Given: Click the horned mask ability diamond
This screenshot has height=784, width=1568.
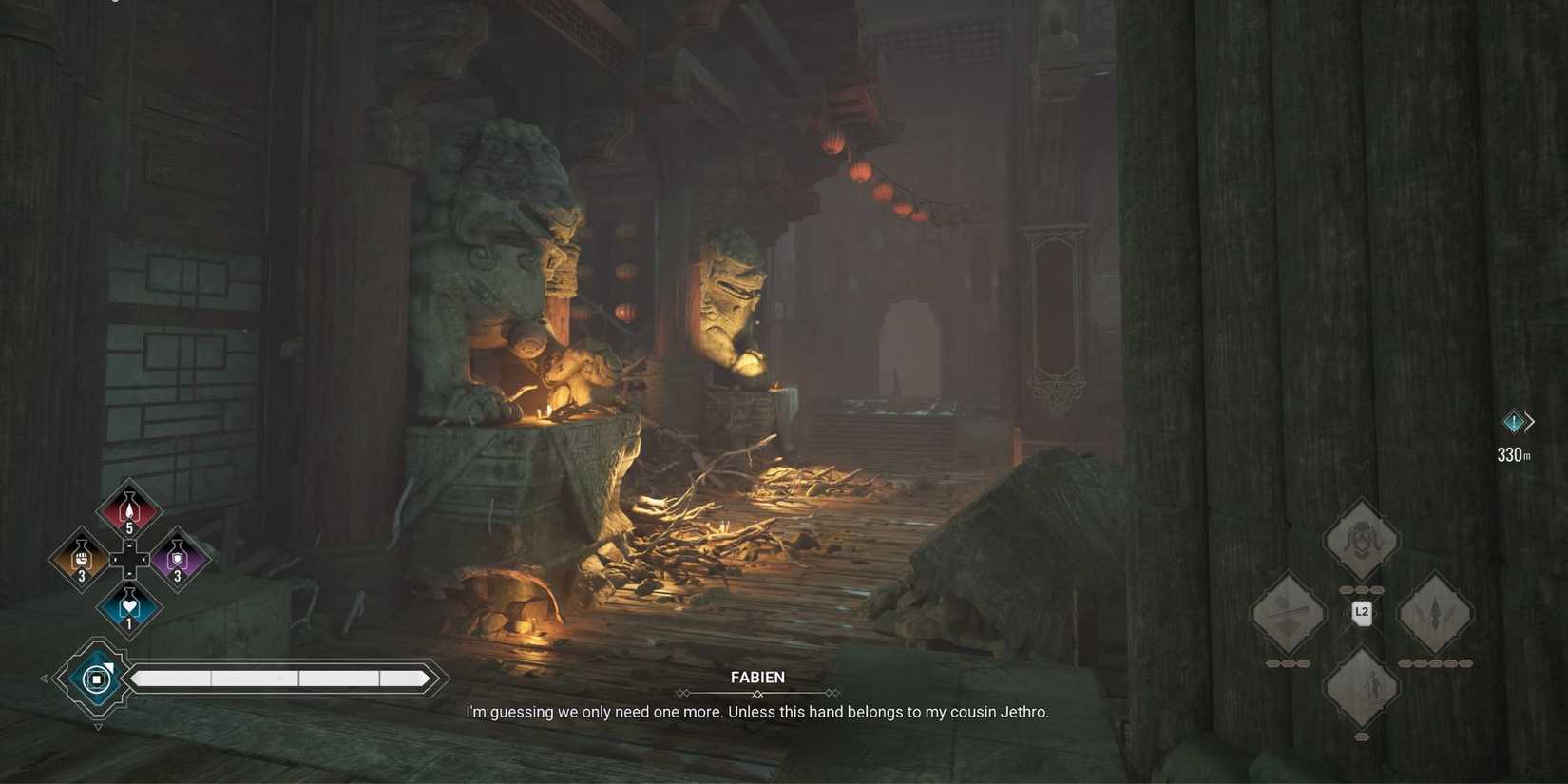Looking at the screenshot, I should (1362, 540).
